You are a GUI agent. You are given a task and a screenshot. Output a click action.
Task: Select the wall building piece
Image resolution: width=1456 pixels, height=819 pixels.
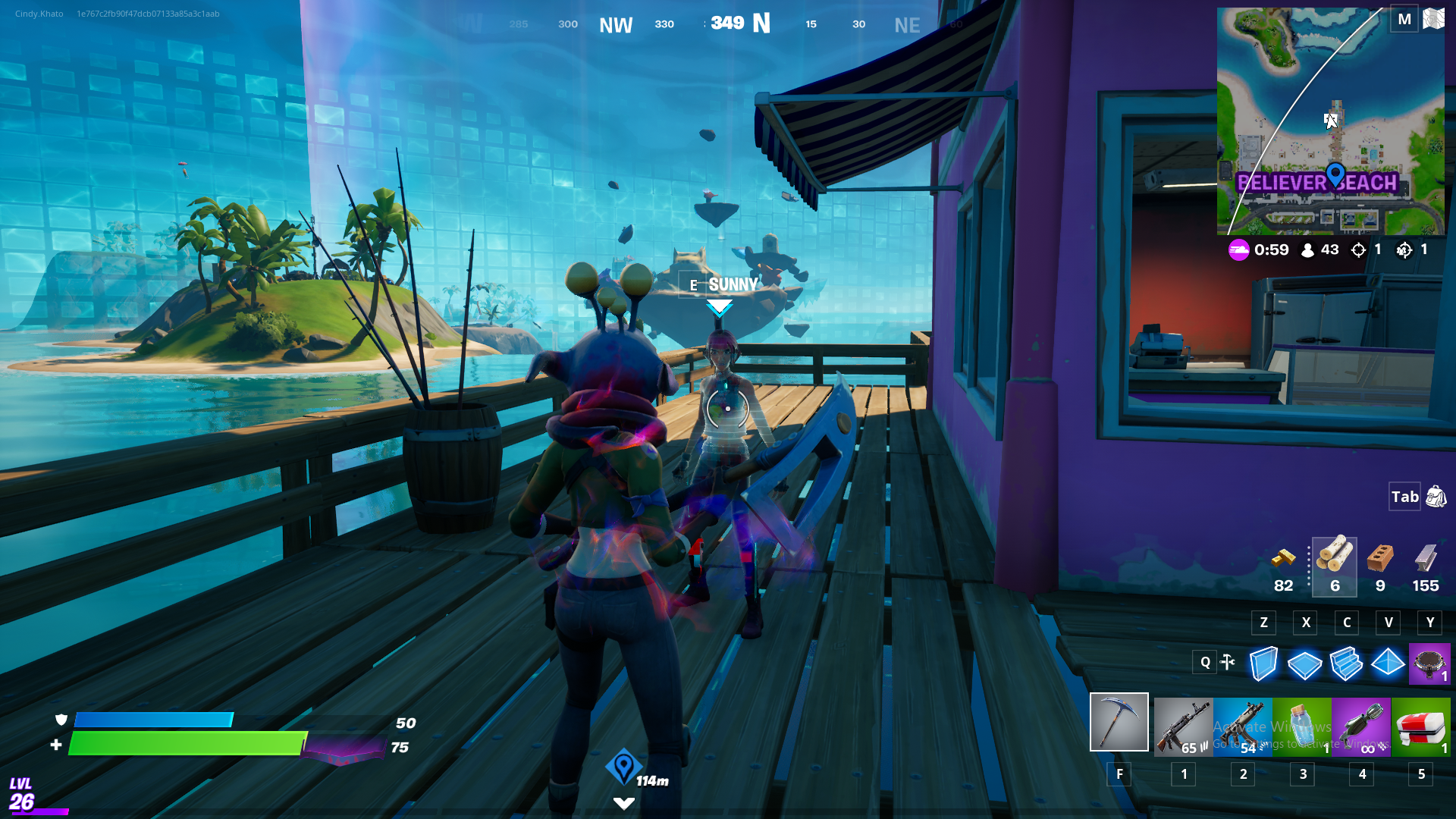point(1263,664)
